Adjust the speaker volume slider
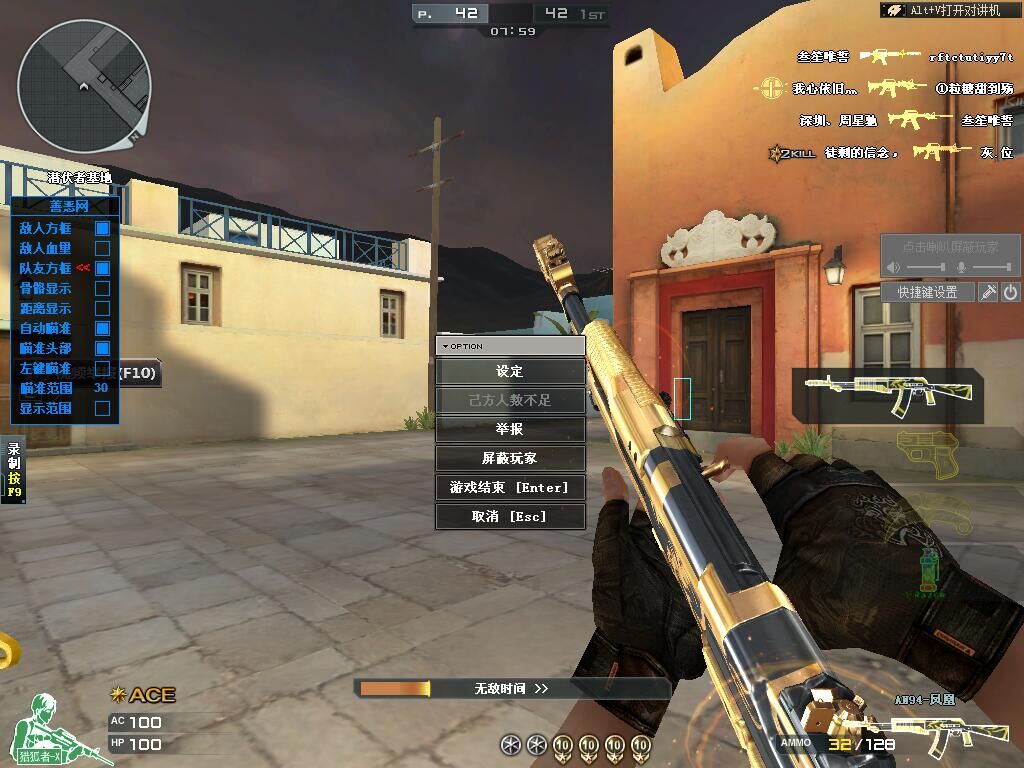This screenshot has height=768, width=1024. tap(925, 268)
